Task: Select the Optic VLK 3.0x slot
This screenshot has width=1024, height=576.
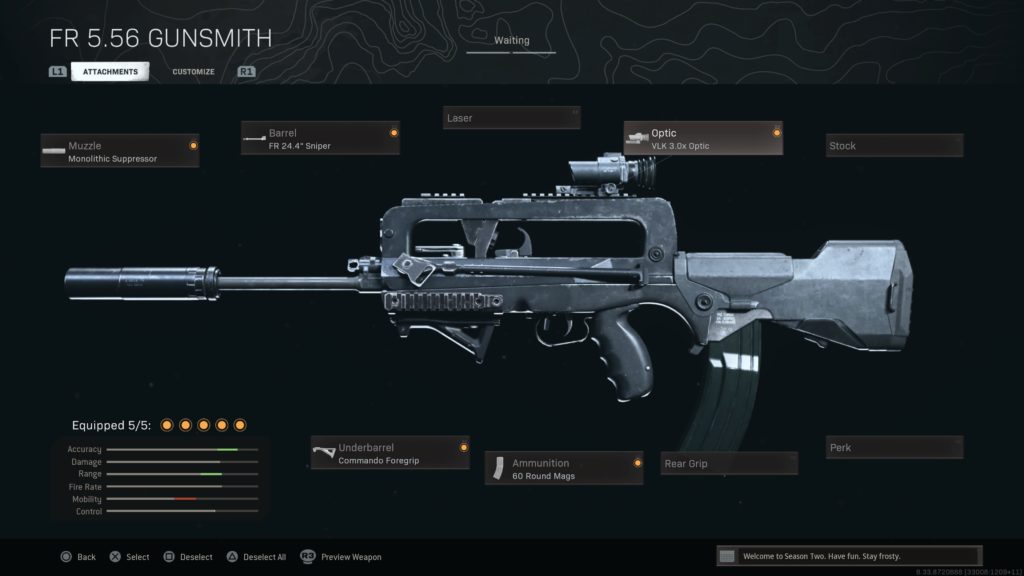Action: tap(703, 138)
